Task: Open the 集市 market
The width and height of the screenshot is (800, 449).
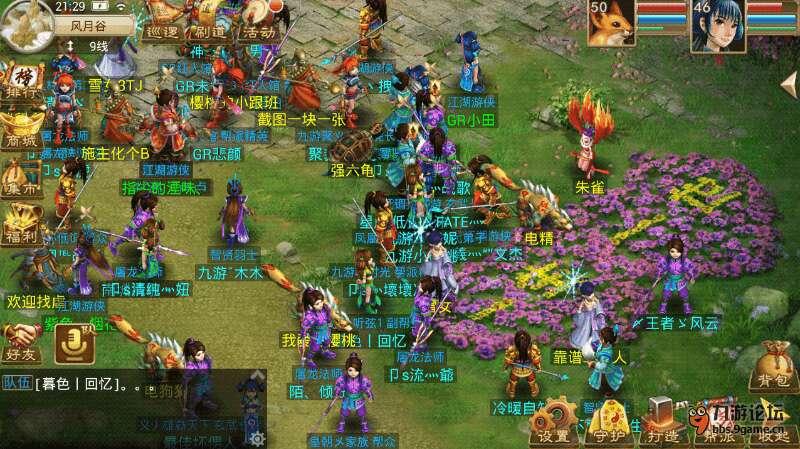Action: [x=21, y=180]
